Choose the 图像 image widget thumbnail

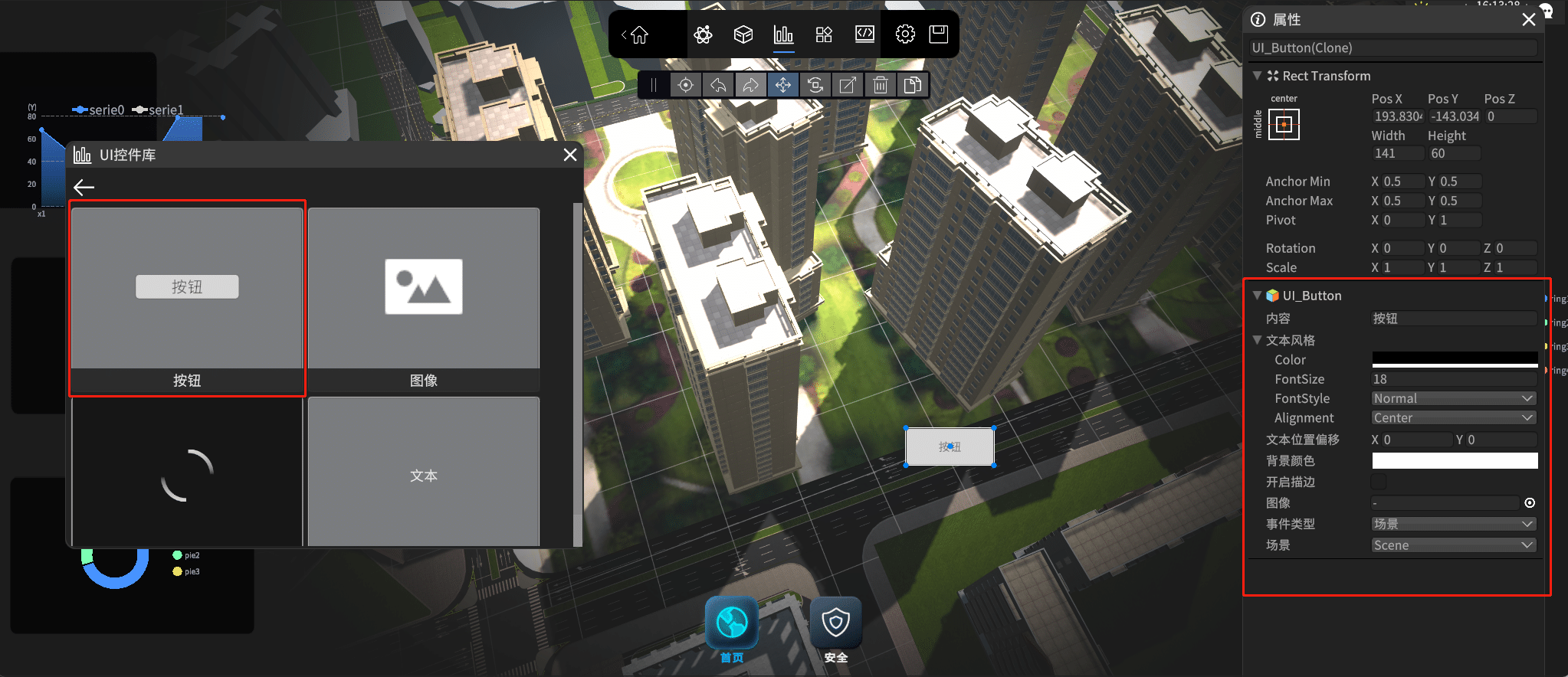tap(424, 288)
